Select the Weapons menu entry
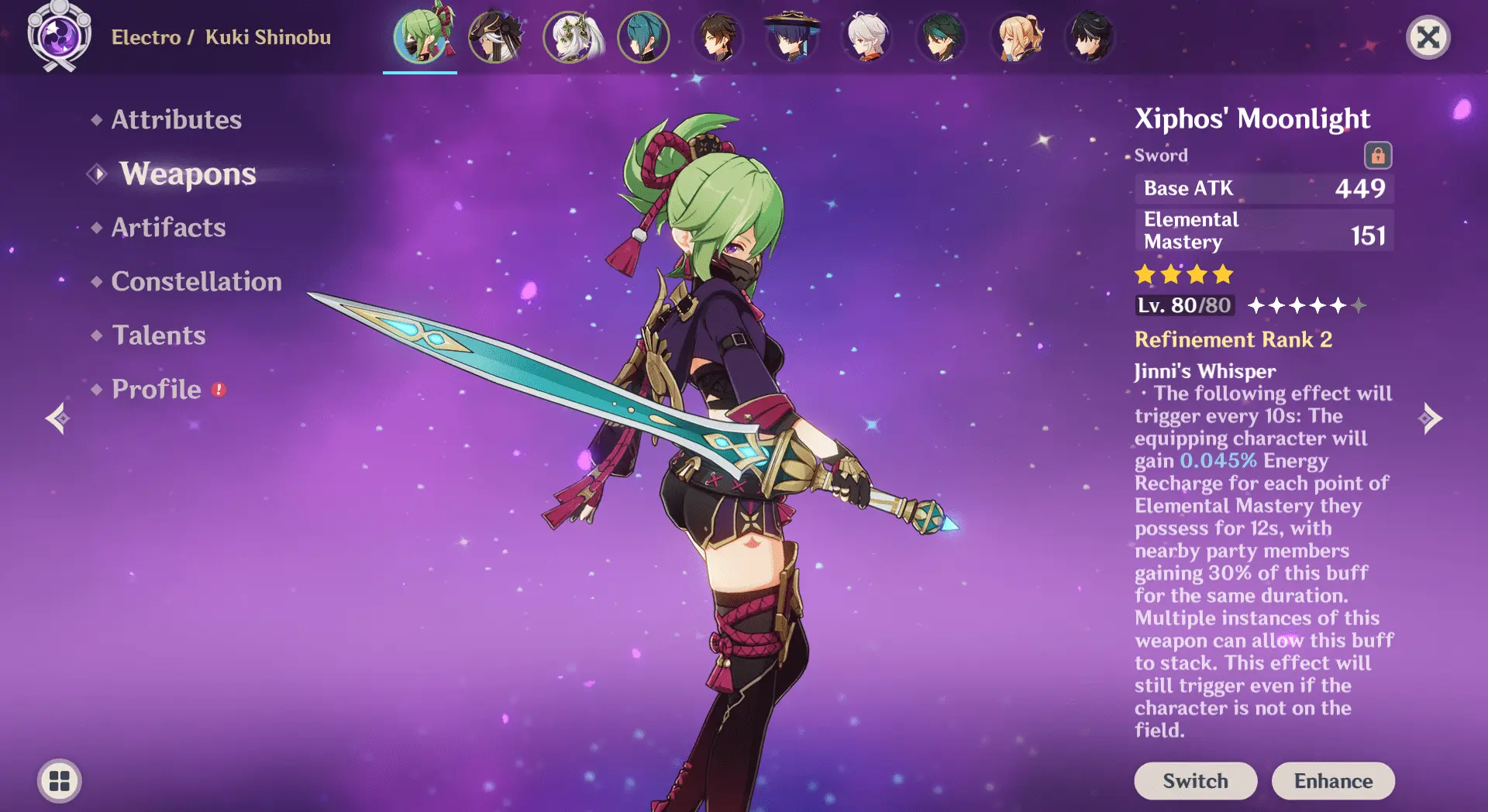1488x812 pixels. pos(188,174)
